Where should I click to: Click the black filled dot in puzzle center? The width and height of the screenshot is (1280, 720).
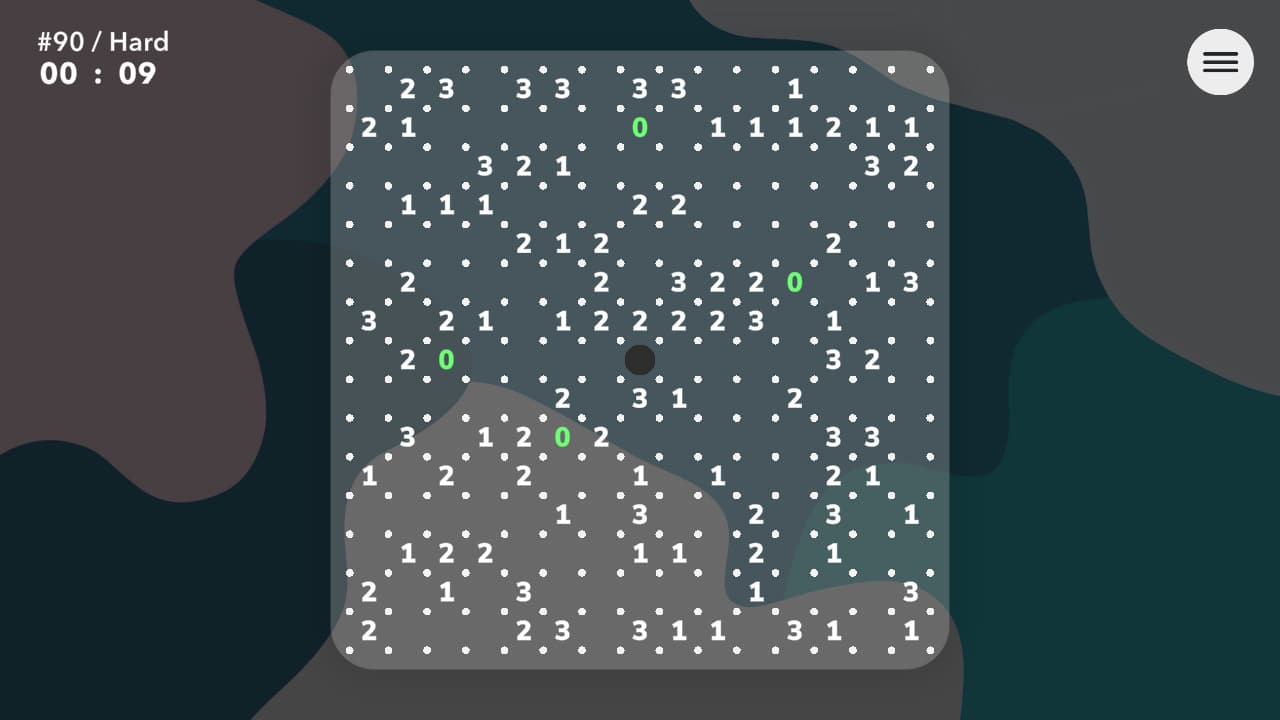click(639, 360)
